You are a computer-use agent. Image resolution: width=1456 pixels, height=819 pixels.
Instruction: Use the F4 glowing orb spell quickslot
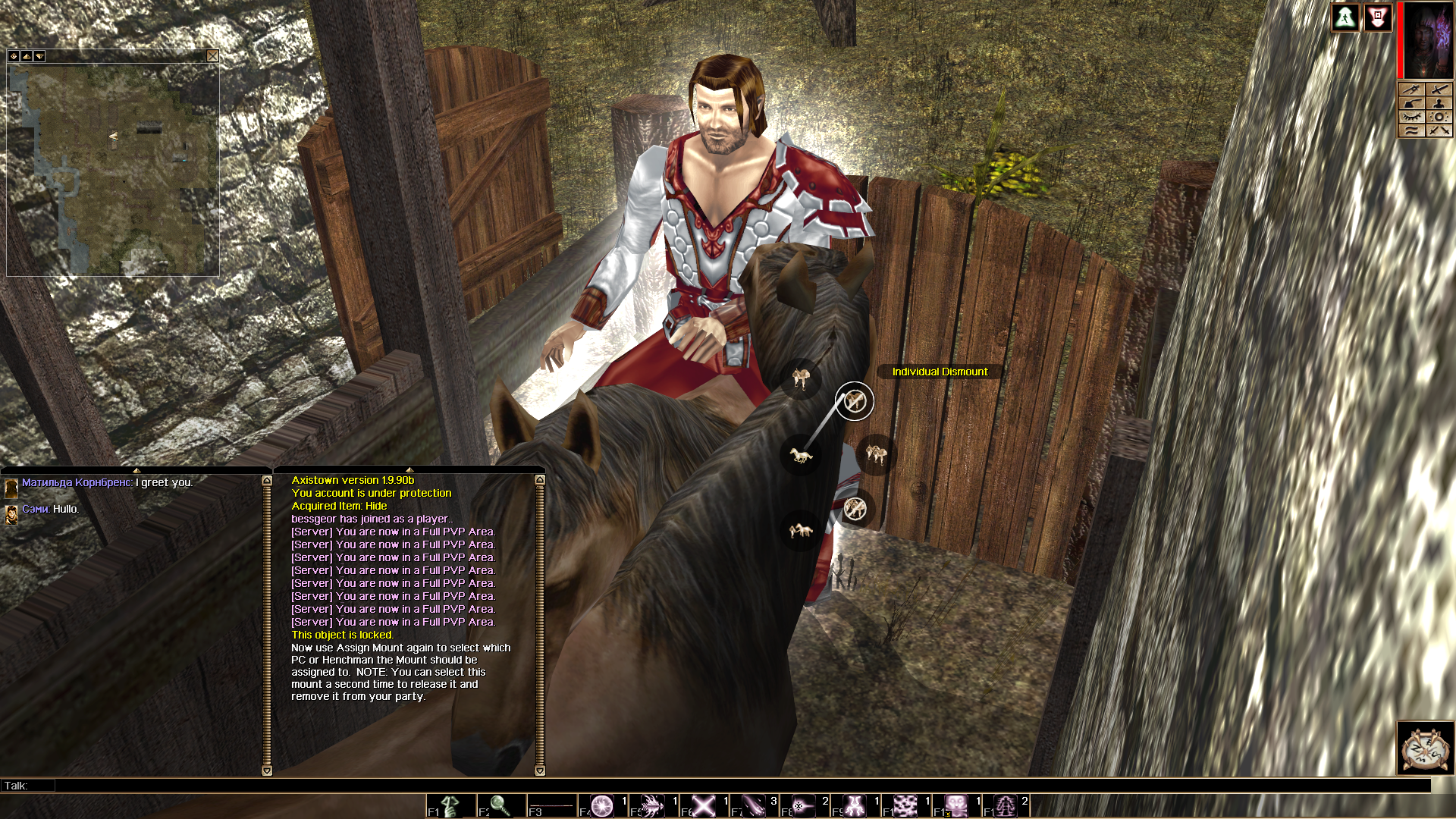tap(602, 805)
